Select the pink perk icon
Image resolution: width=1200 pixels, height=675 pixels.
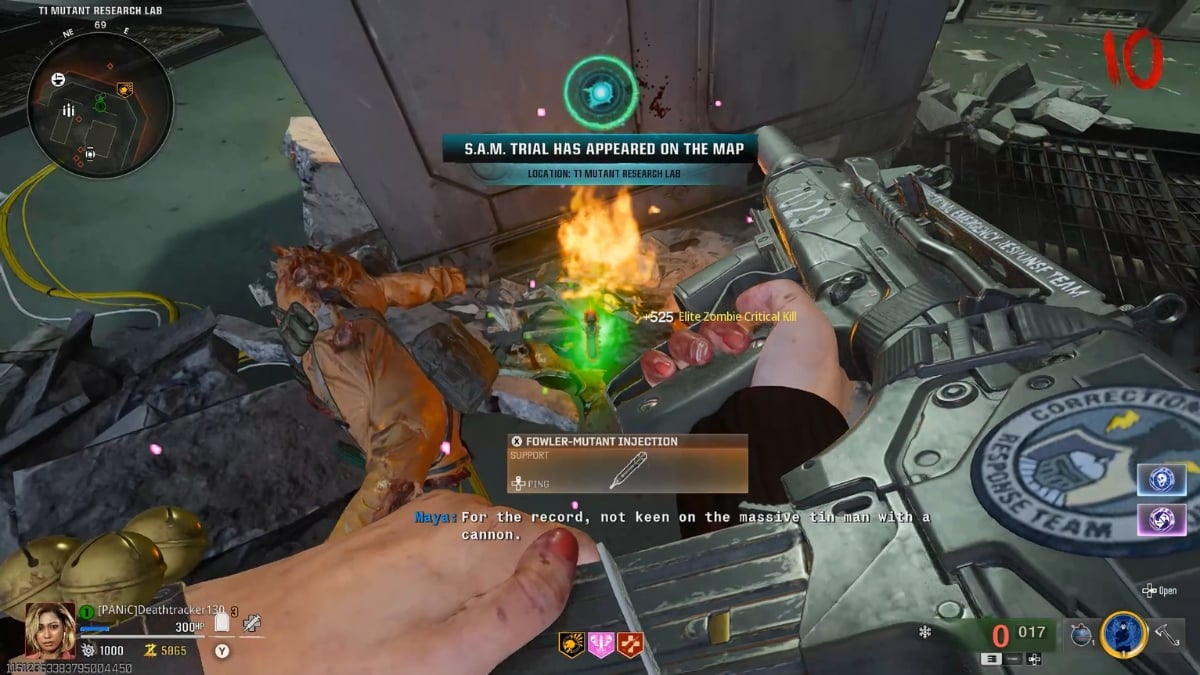tap(601, 645)
